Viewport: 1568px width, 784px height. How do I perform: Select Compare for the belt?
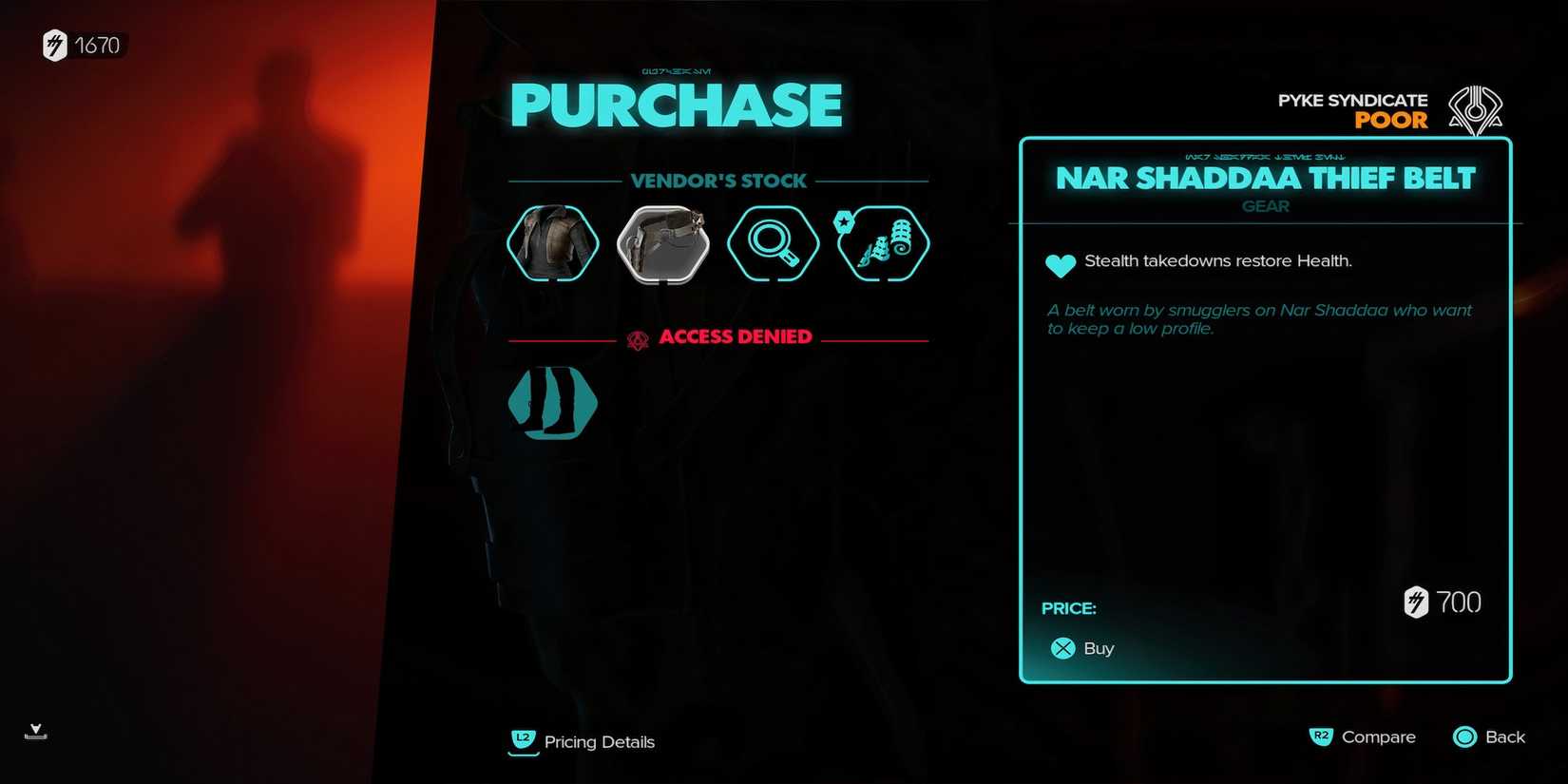click(1363, 736)
